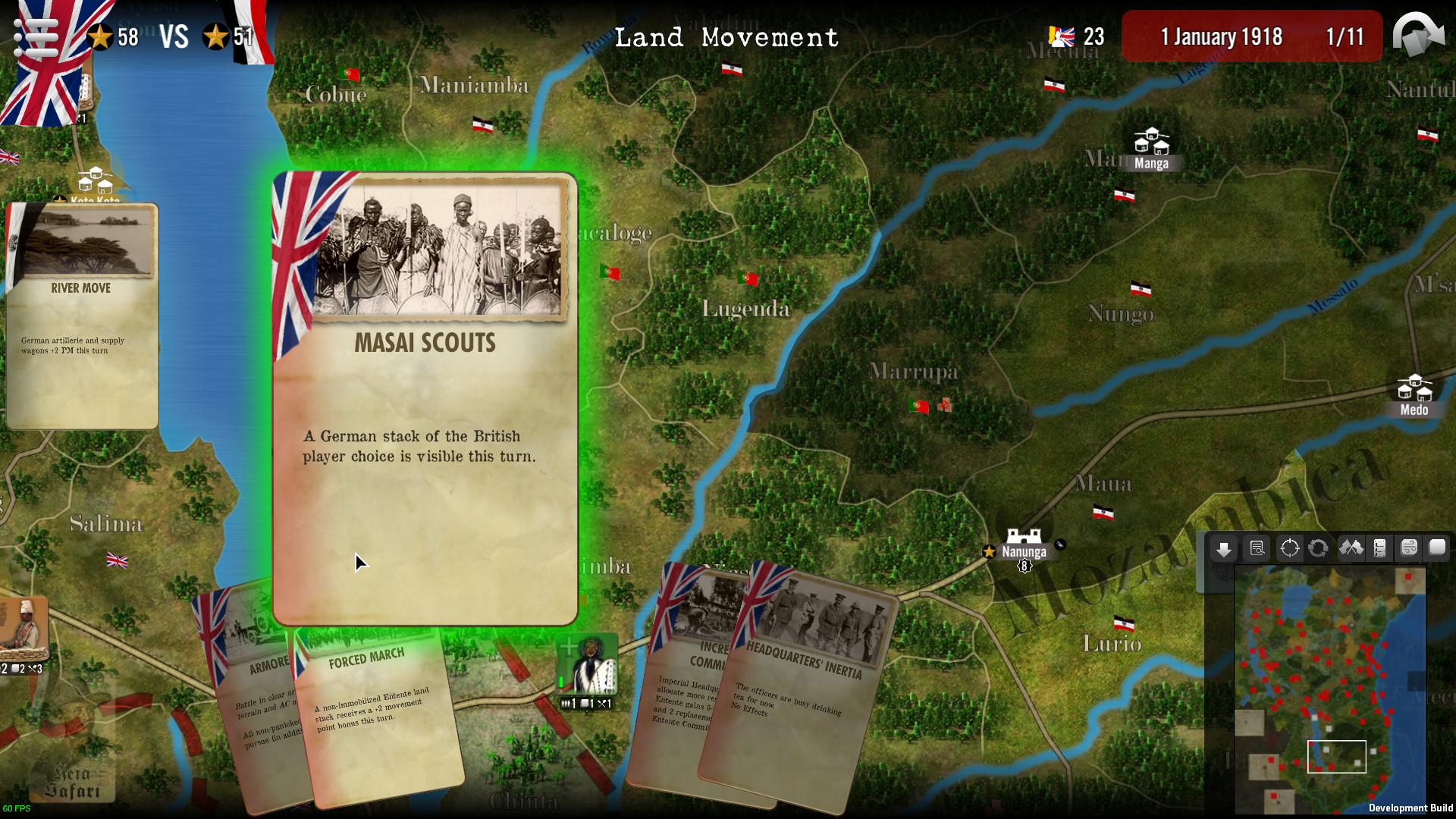Click the supply column icon in minimap toolbar

(1379, 548)
